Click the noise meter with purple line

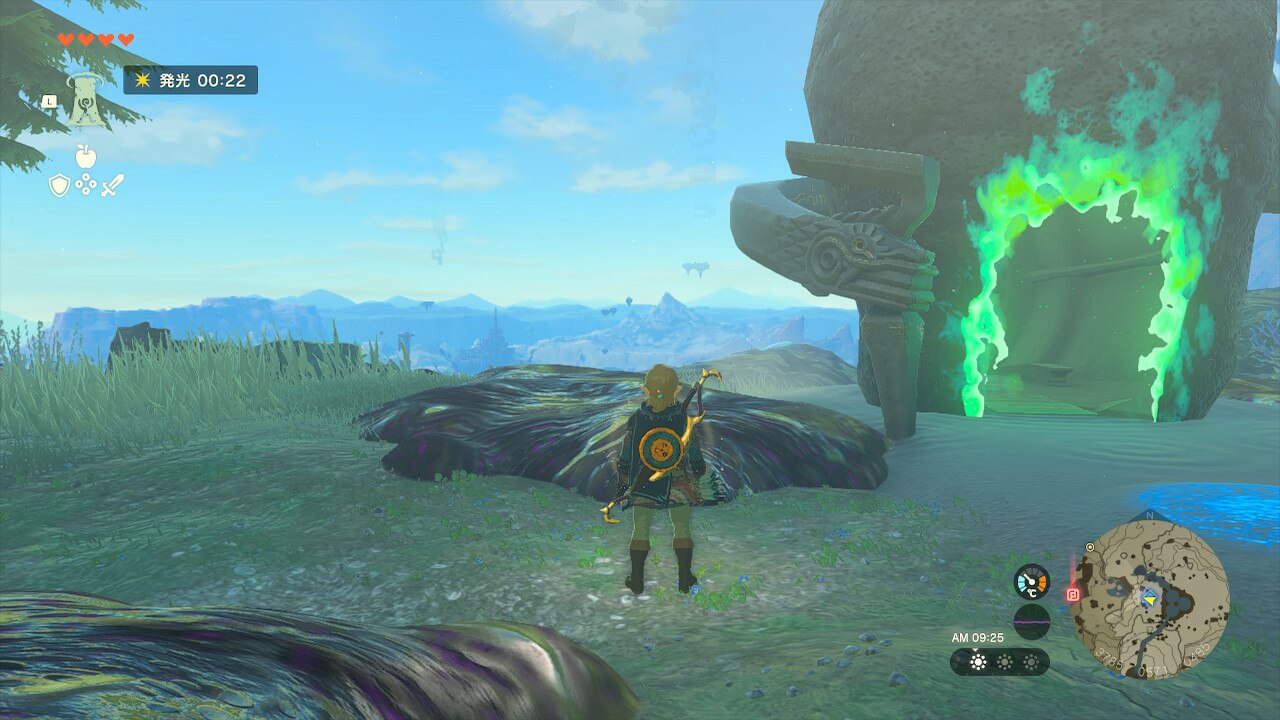[x=1031, y=621]
